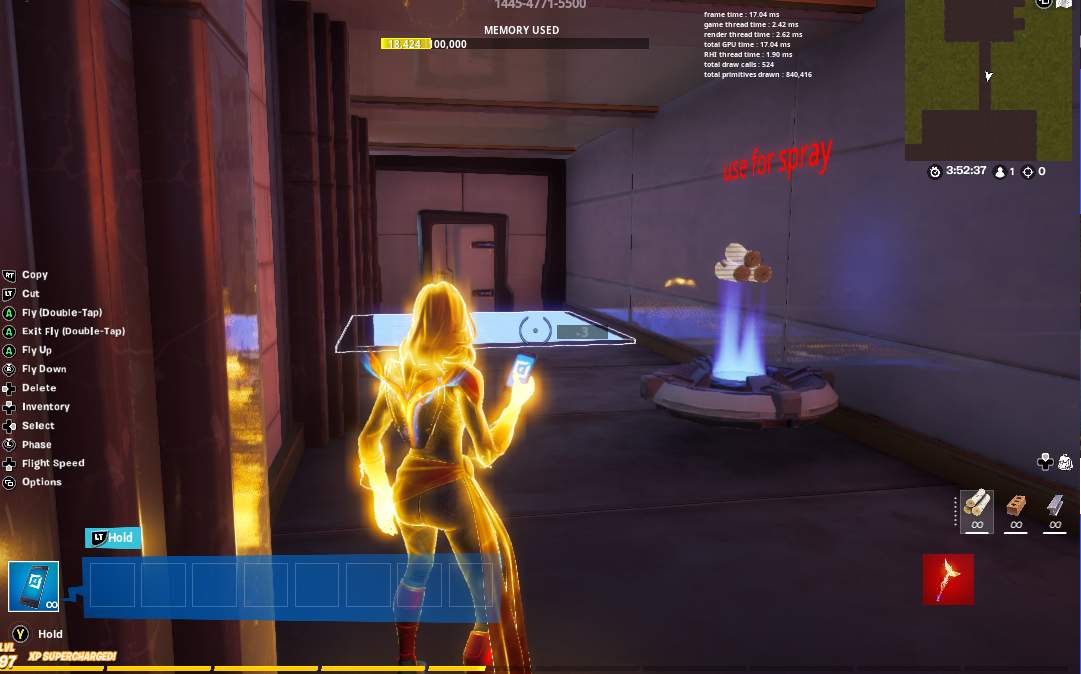The image size is (1081, 674).
Task: Select the red pickaxe slot
Action: click(x=948, y=580)
